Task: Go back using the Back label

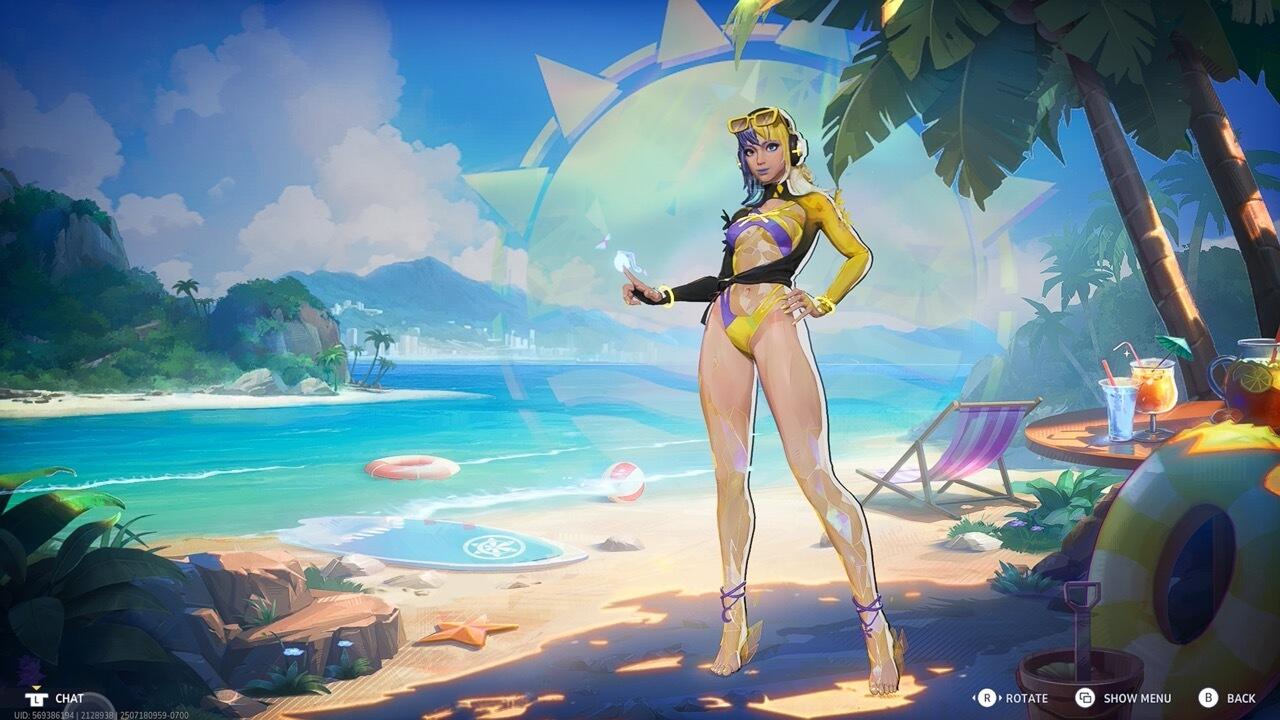Action: click(x=1240, y=698)
